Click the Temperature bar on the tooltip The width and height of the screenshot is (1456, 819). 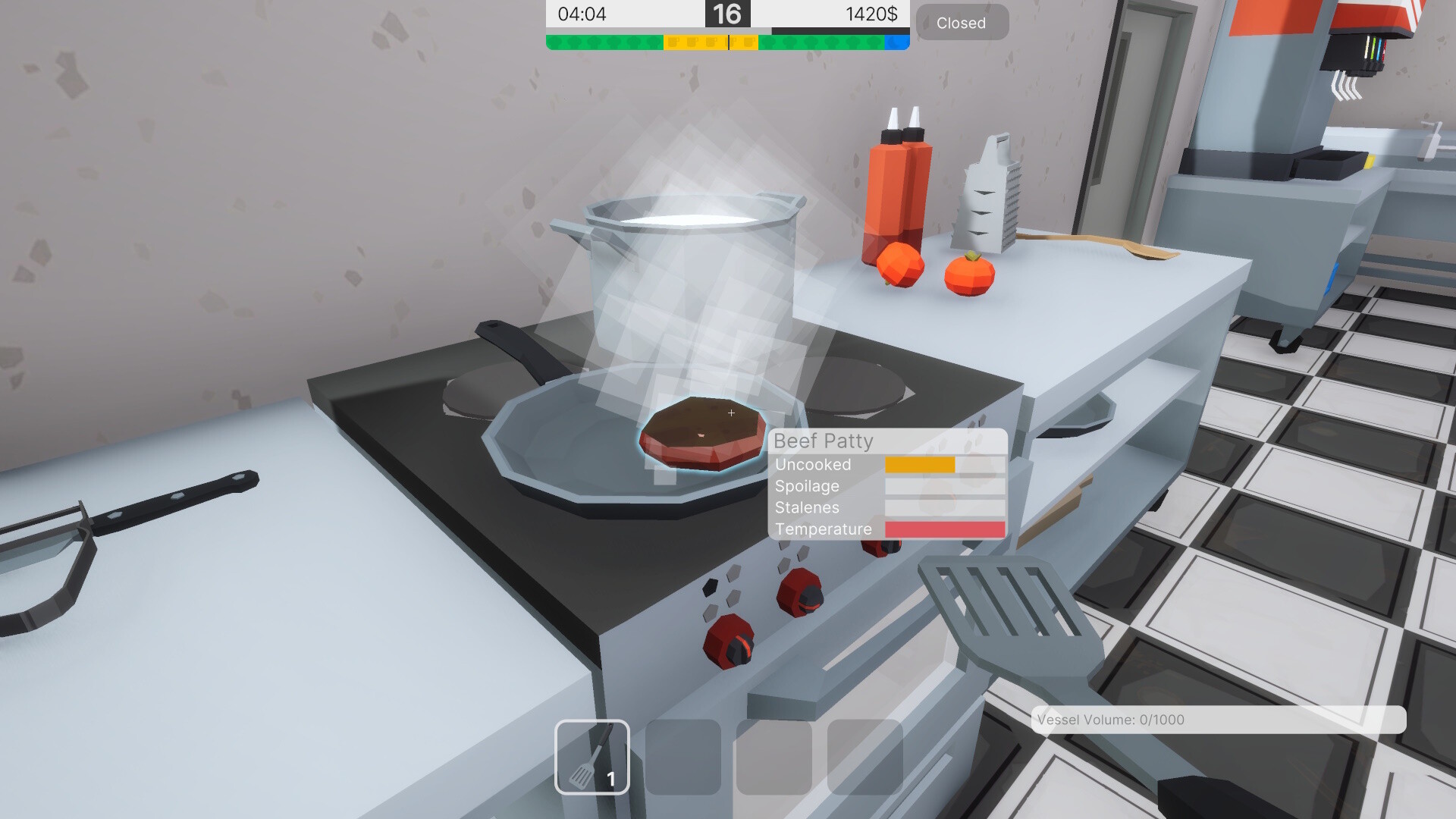point(943,529)
